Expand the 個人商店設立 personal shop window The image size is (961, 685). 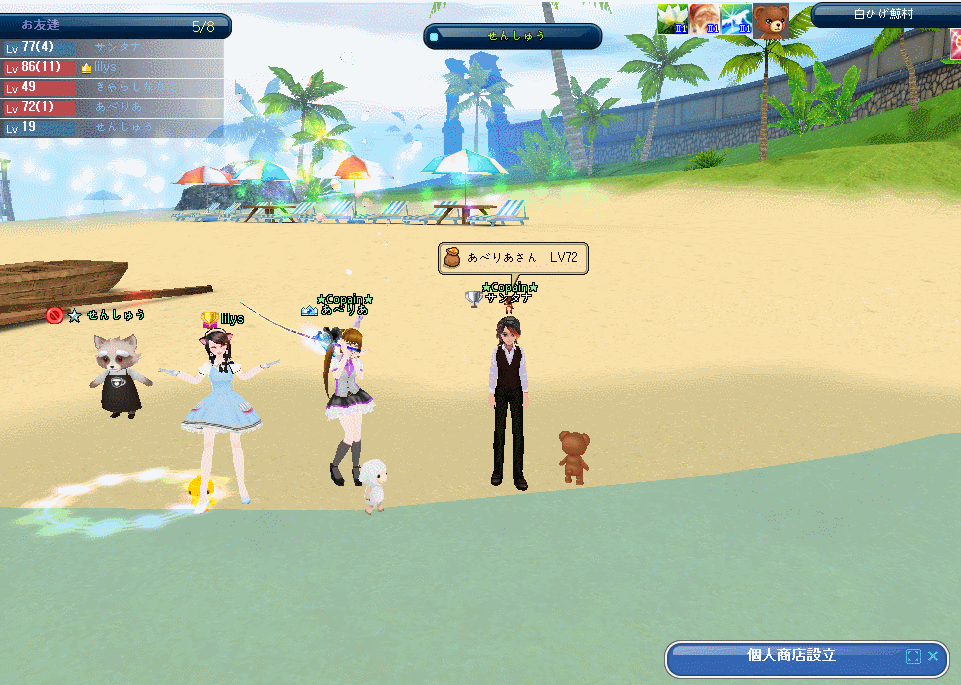912,657
